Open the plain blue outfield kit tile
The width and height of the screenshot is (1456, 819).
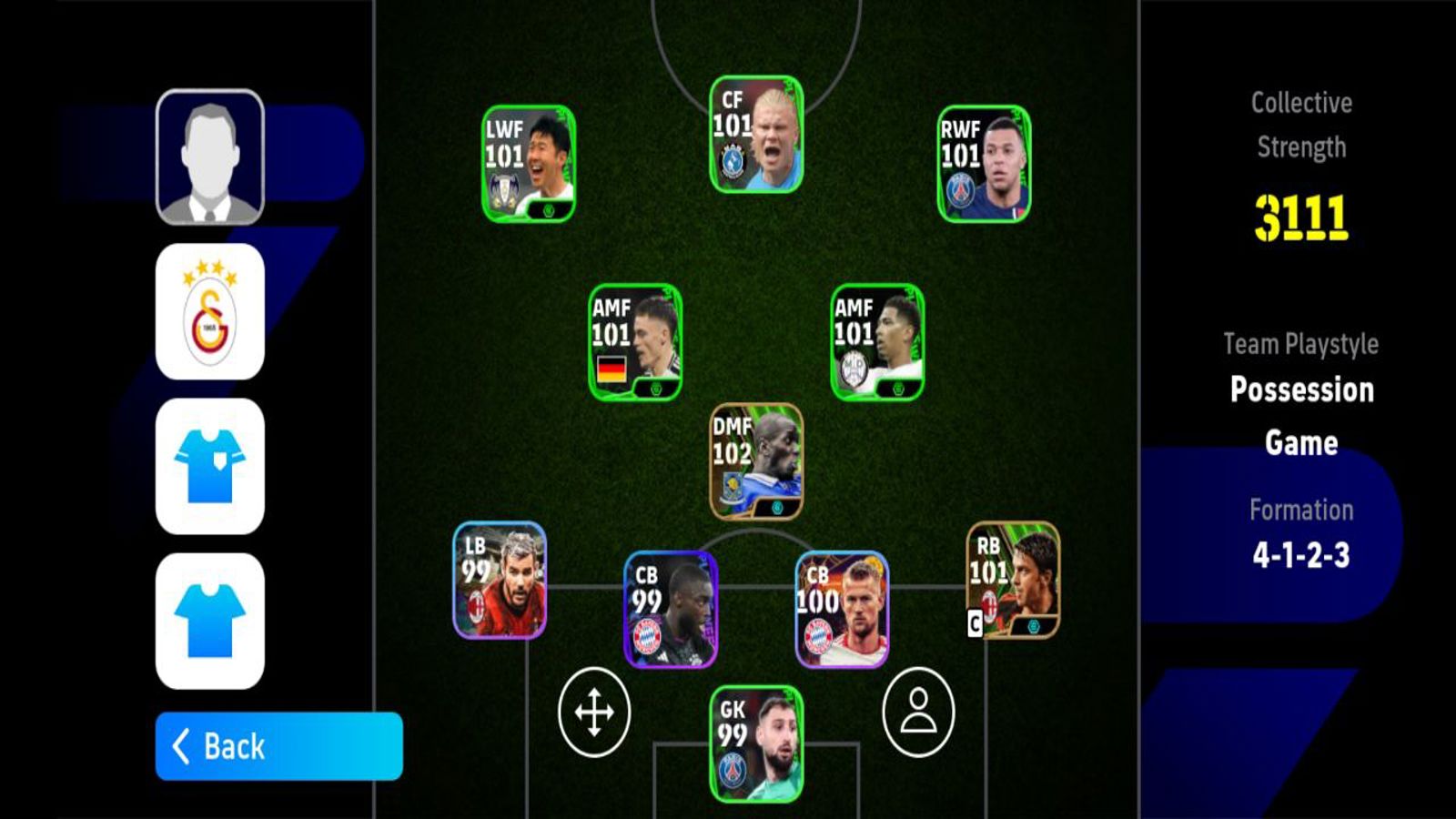pyautogui.click(x=210, y=621)
